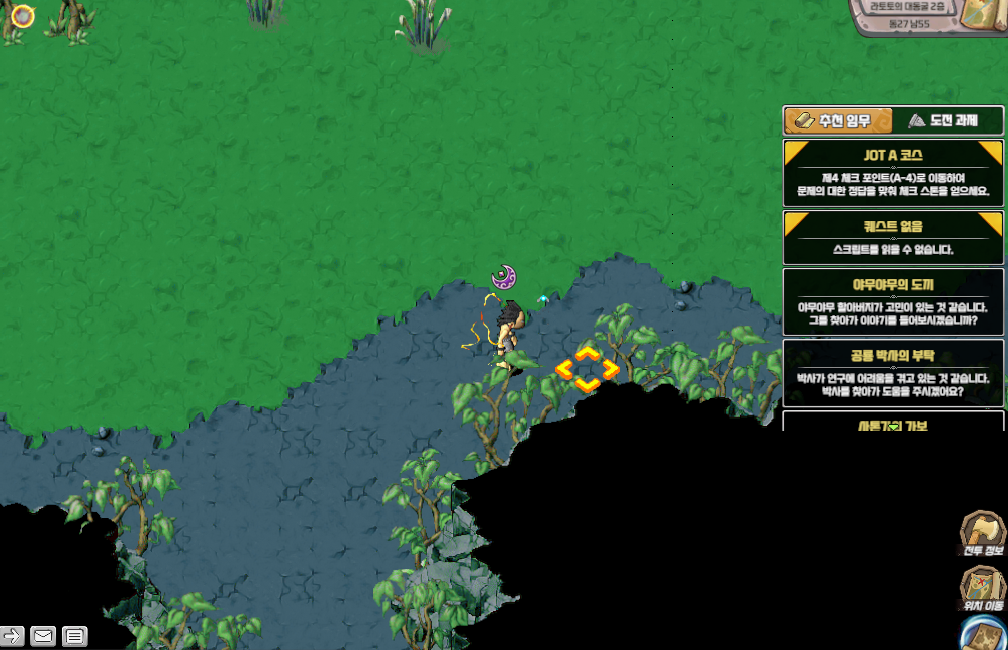Screen dimensions: 1008x650
Task: Open 위치 이동 map icon
Action: pyautogui.click(x=982, y=589)
